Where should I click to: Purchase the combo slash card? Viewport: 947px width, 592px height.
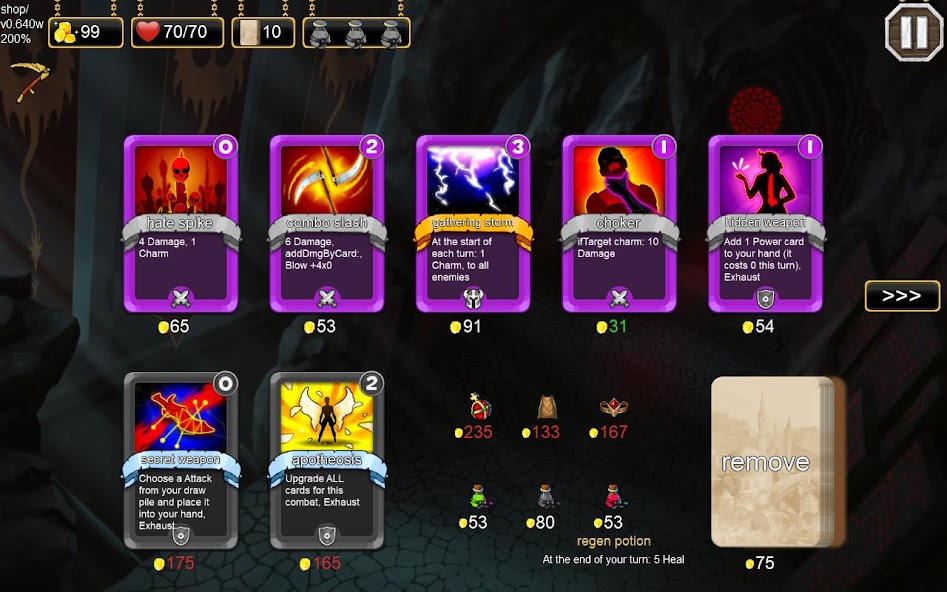tap(327, 223)
